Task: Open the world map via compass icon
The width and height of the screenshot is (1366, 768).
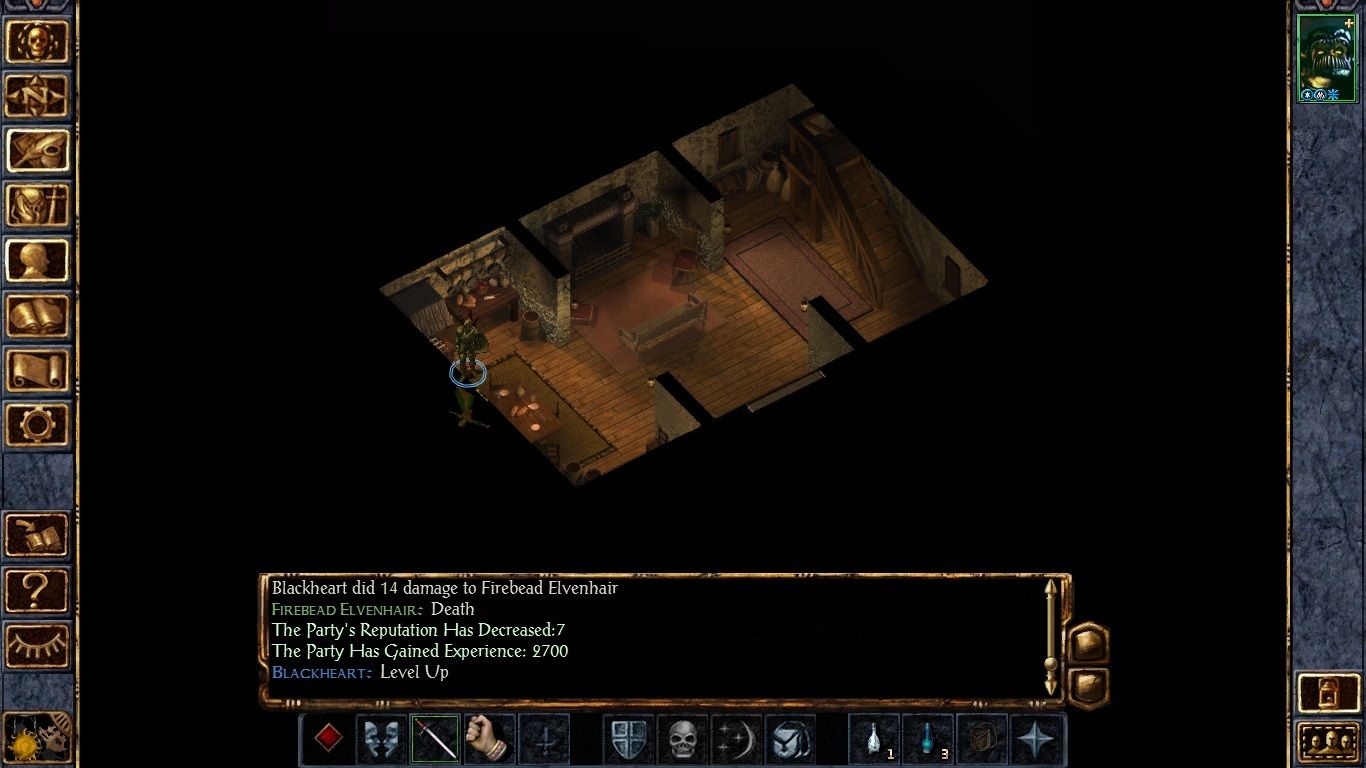Action: click(38, 97)
